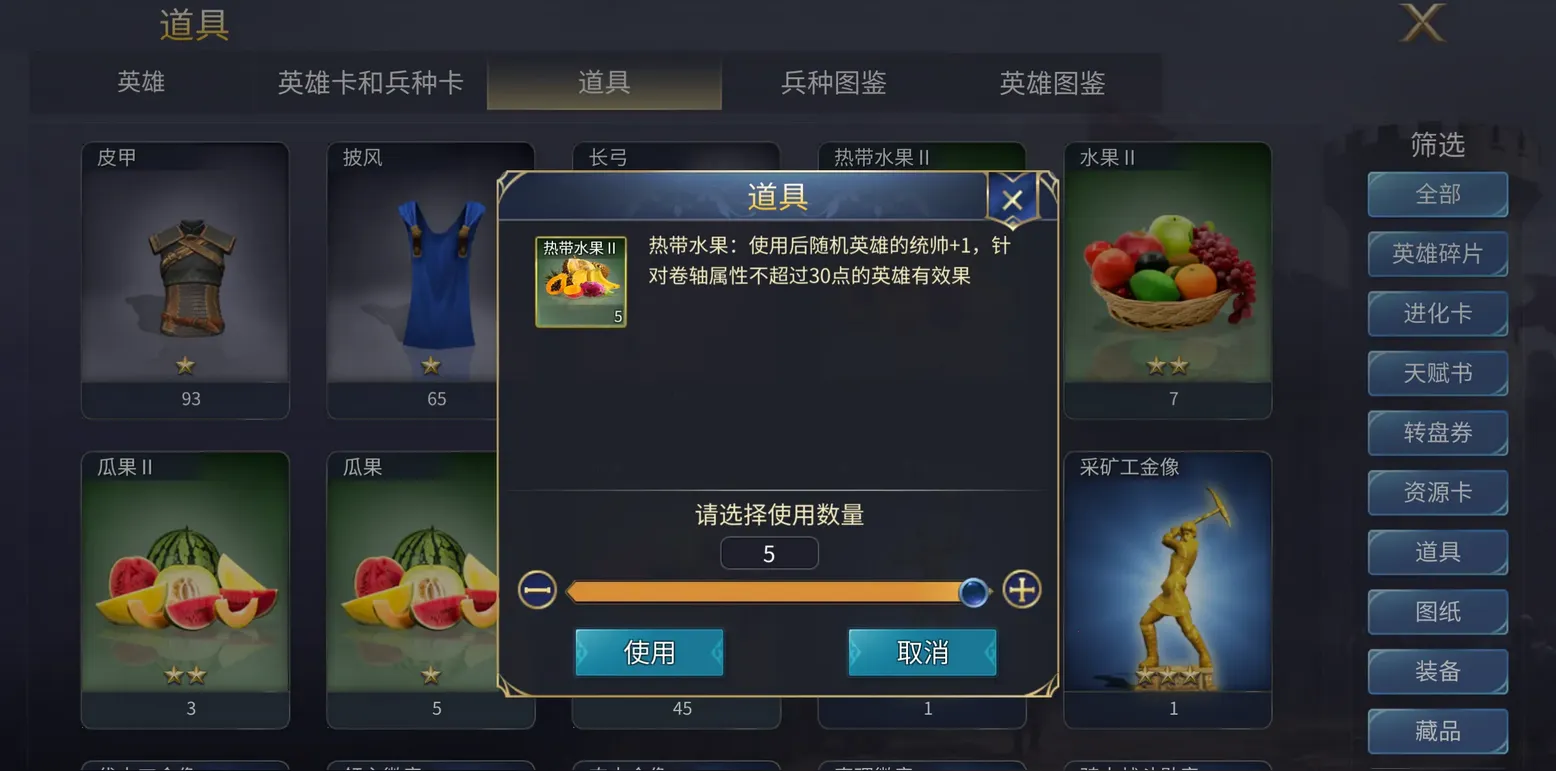The image size is (1556, 771).
Task: Filter items by 天赋书
Action: point(1437,373)
